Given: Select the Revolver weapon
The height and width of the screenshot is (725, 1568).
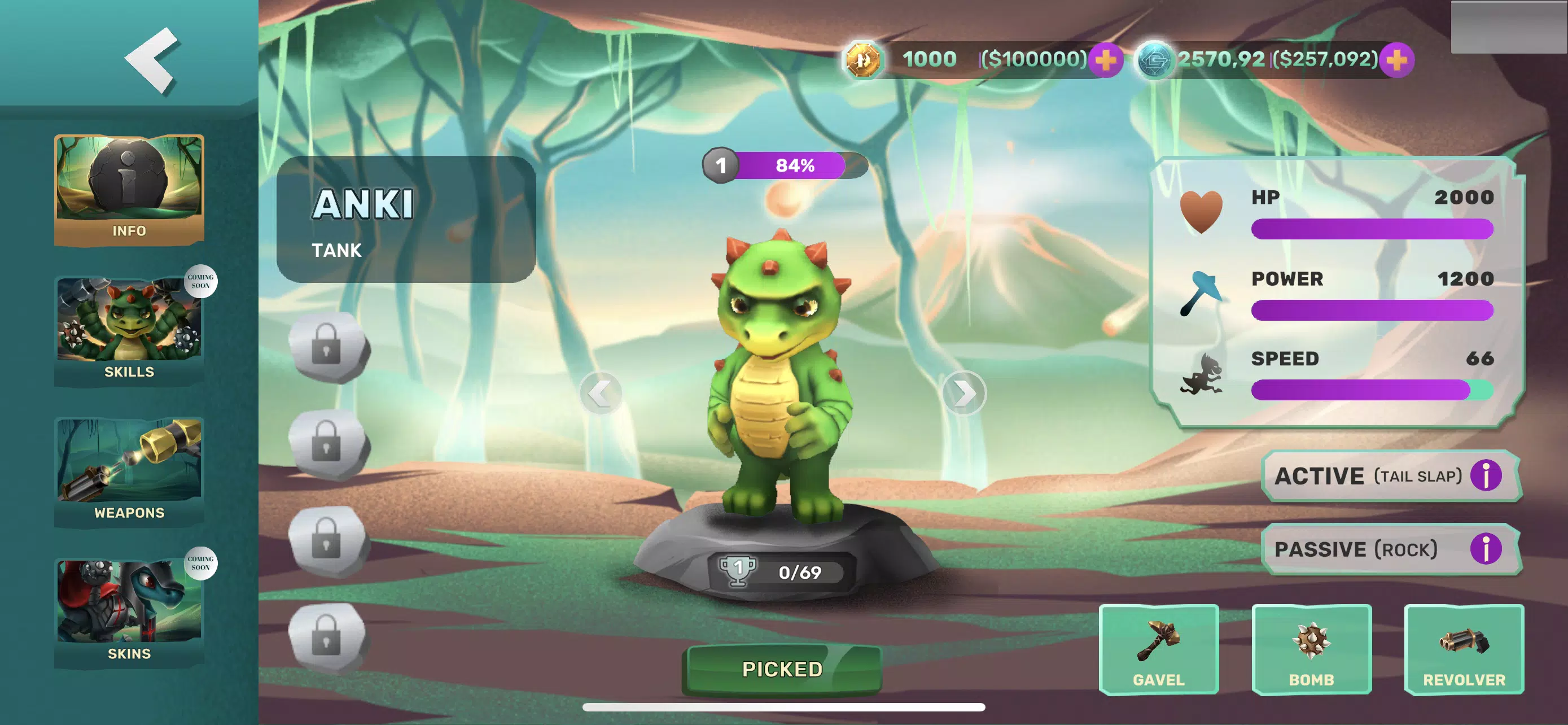Looking at the screenshot, I should point(1464,649).
